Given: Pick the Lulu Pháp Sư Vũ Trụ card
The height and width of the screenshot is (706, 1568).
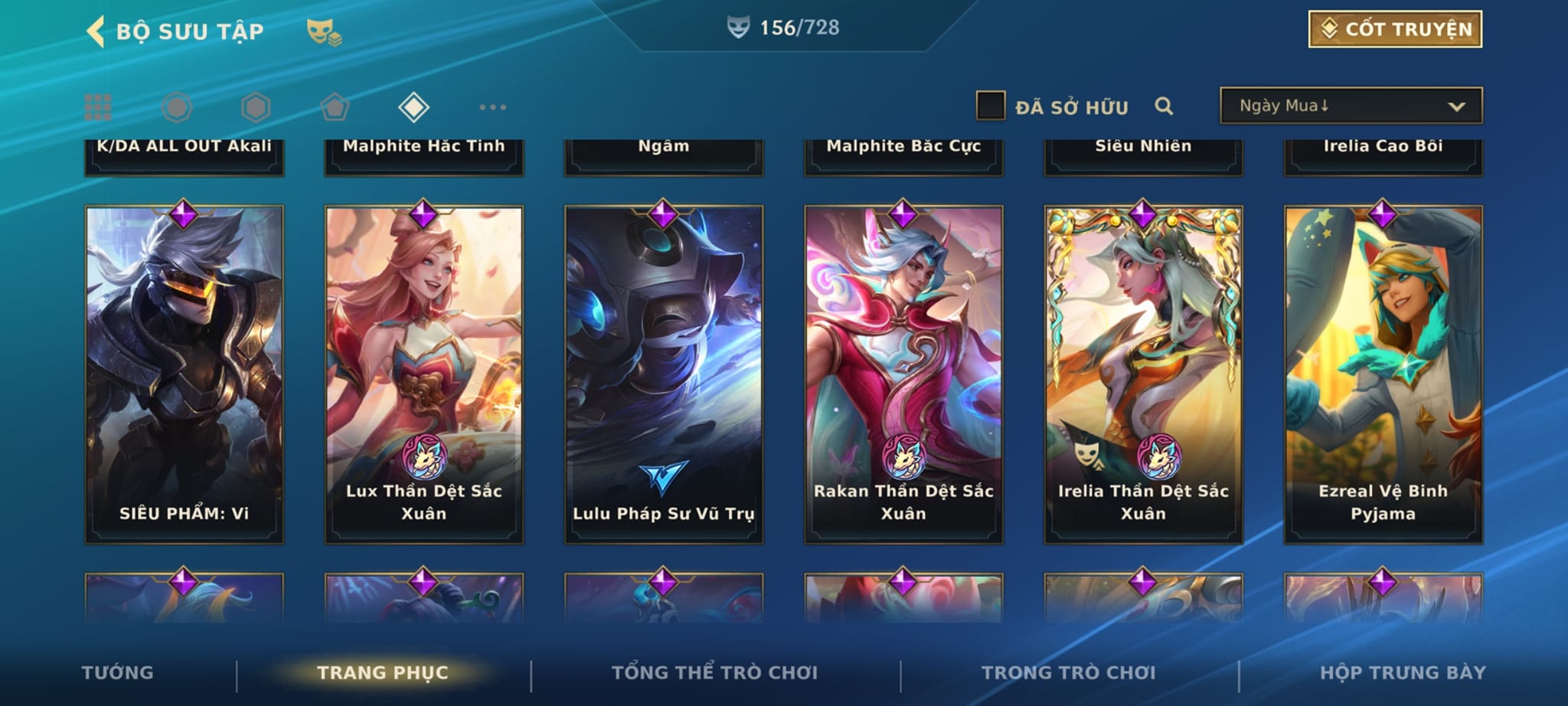Looking at the screenshot, I should pyautogui.click(x=663, y=374).
